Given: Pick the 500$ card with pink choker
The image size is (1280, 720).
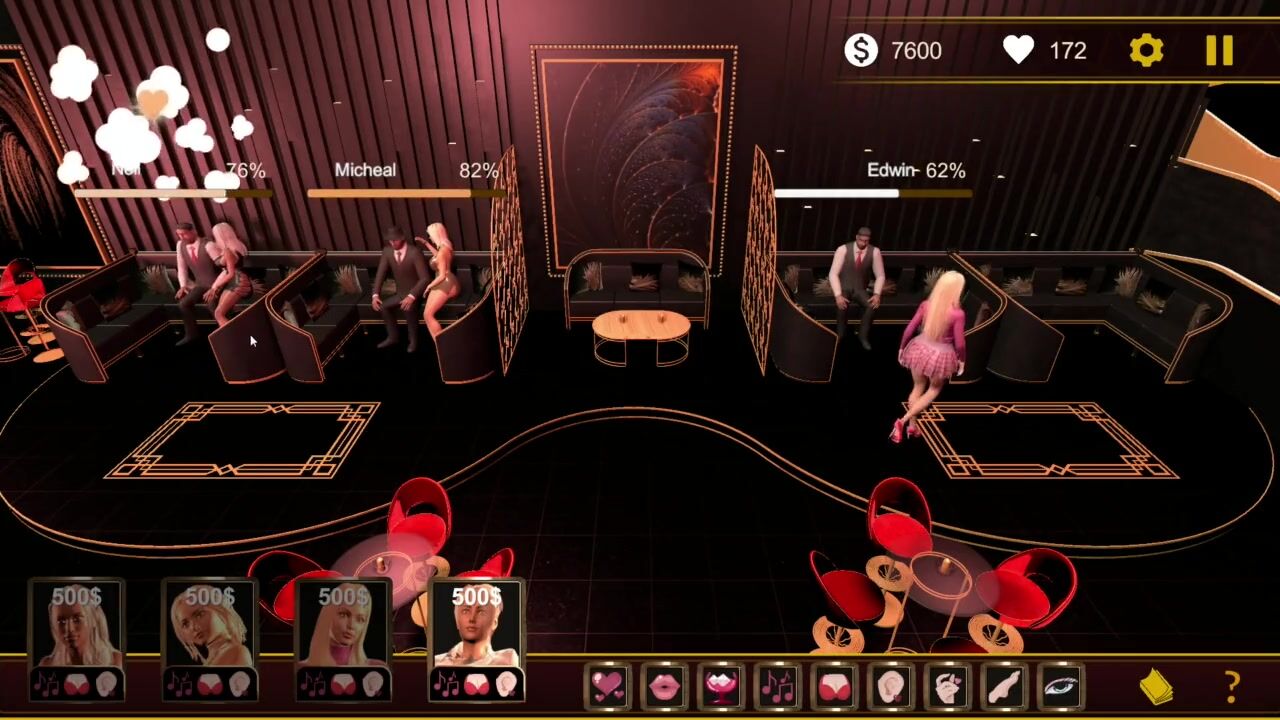Looking at the screenshot, I should point(343,638).
